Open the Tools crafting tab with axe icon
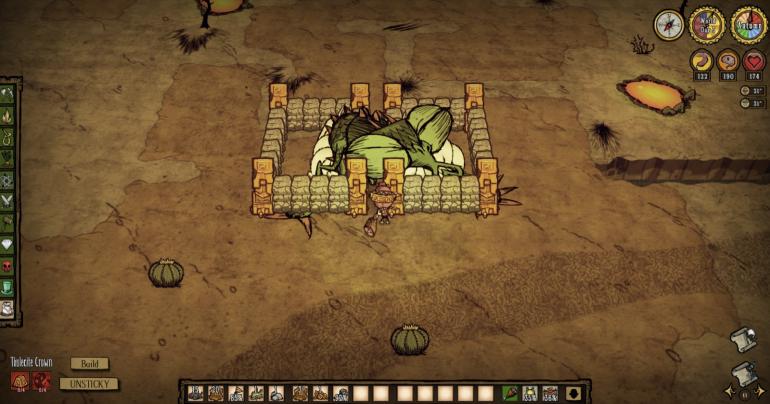Image resolution: width=770 pixels, height=404 pixels. pos(9,94)
